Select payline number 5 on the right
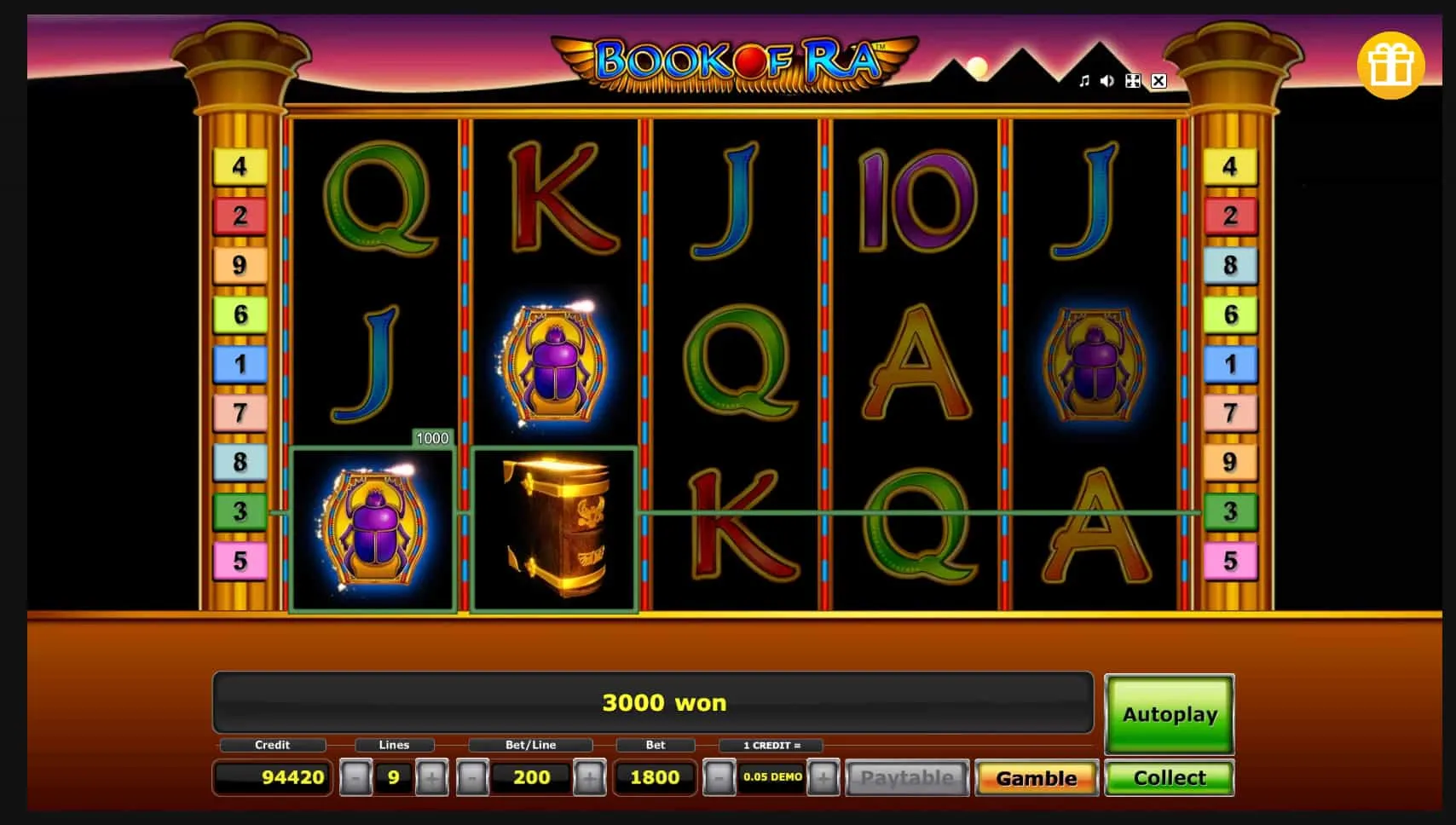This screenshot has height=825, width=1456. click(x=1230, y=562)
